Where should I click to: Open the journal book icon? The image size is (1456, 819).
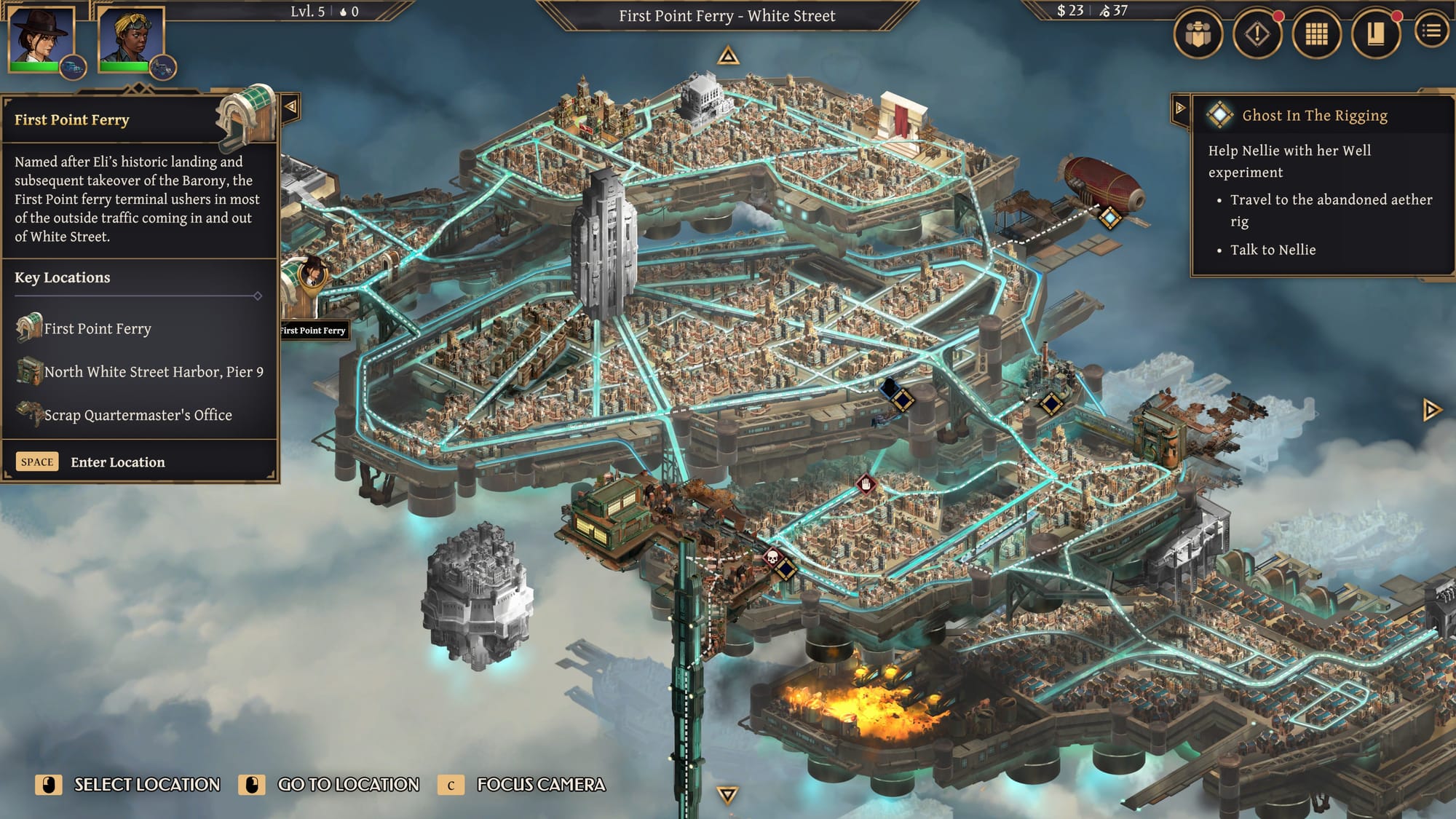[1375, 33]
